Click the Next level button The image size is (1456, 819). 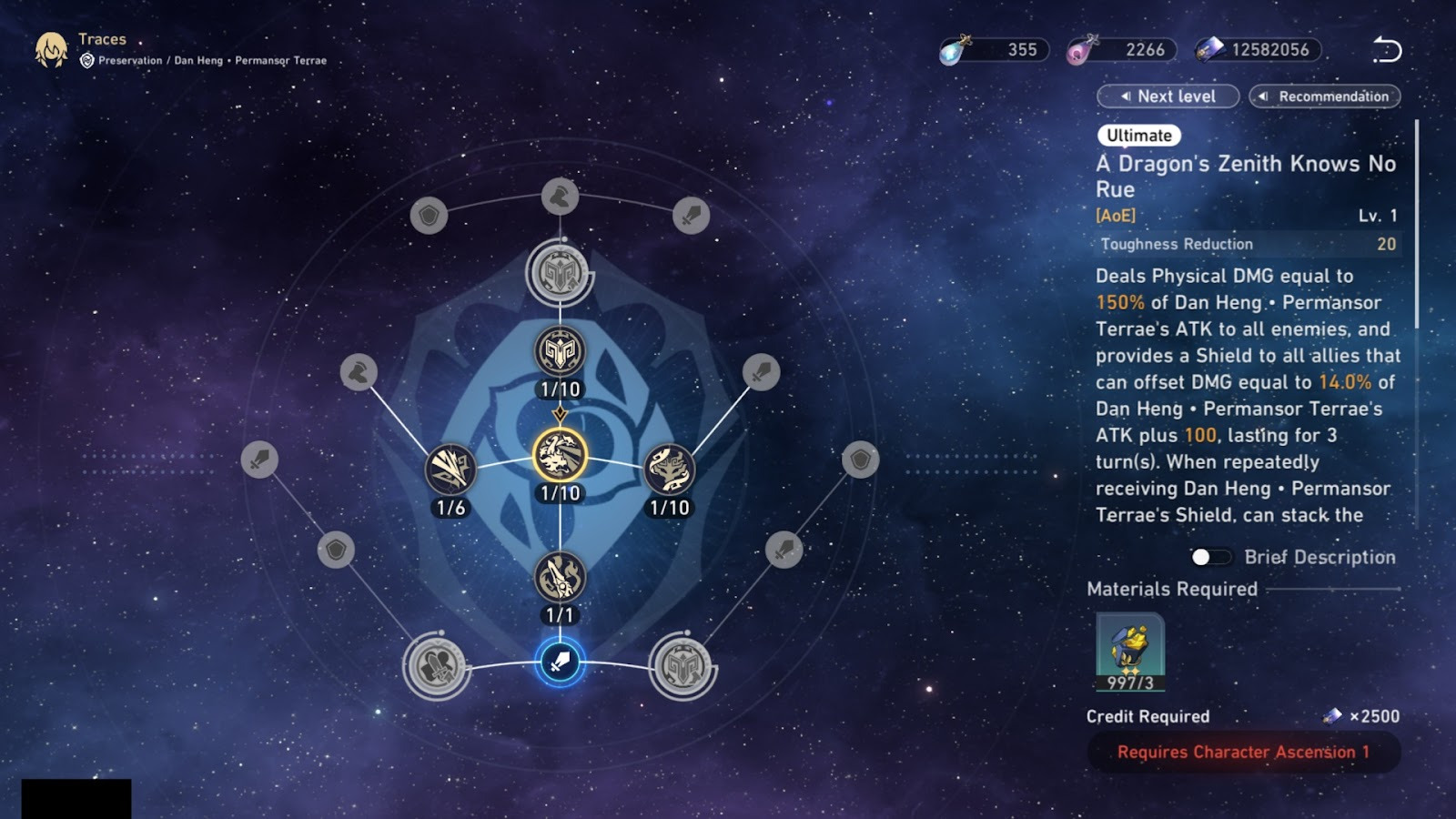tap(1168, 96)
